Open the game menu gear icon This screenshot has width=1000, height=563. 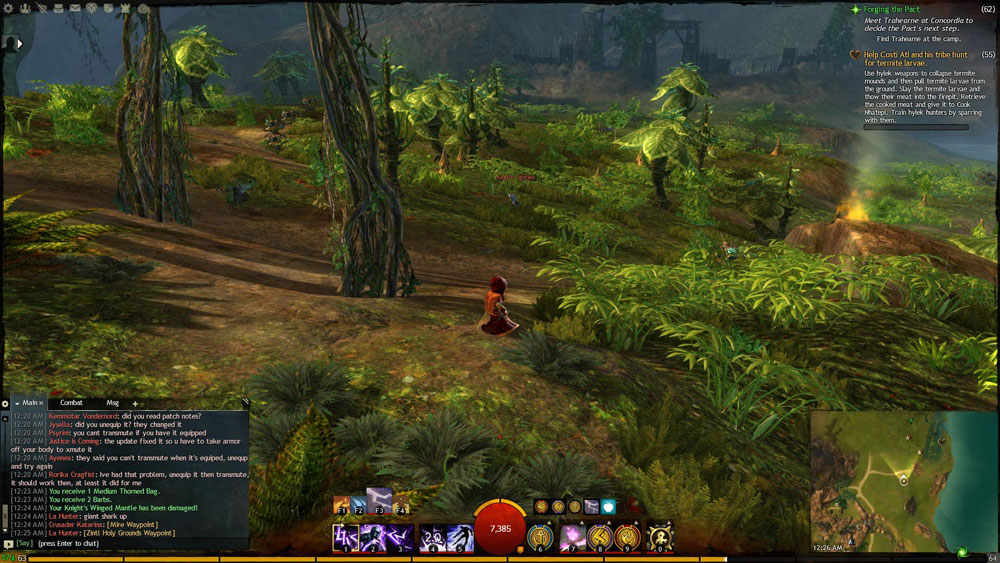click(8, 8)
